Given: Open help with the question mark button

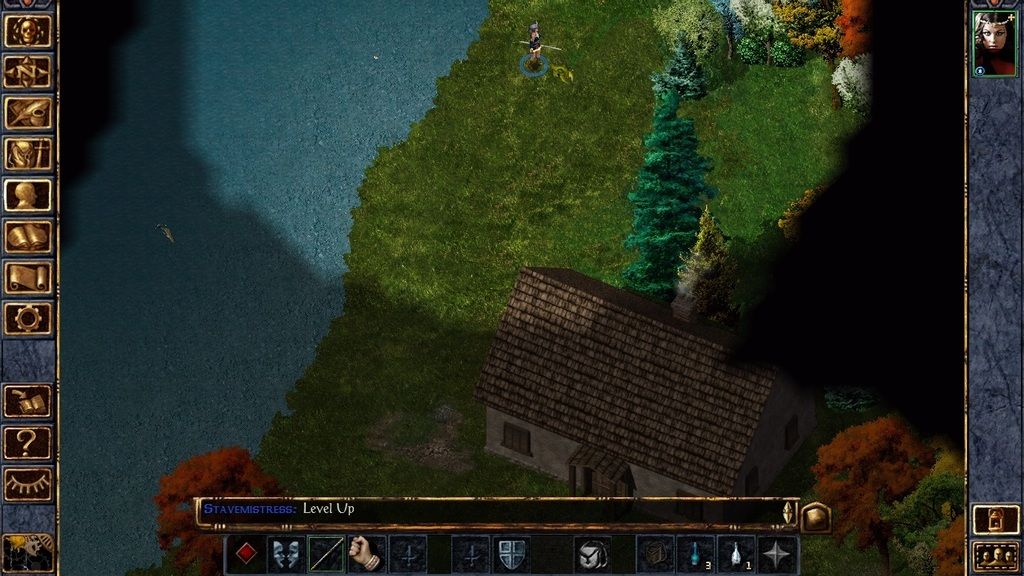Looking at the screenshot, I should tap(28, 442).
